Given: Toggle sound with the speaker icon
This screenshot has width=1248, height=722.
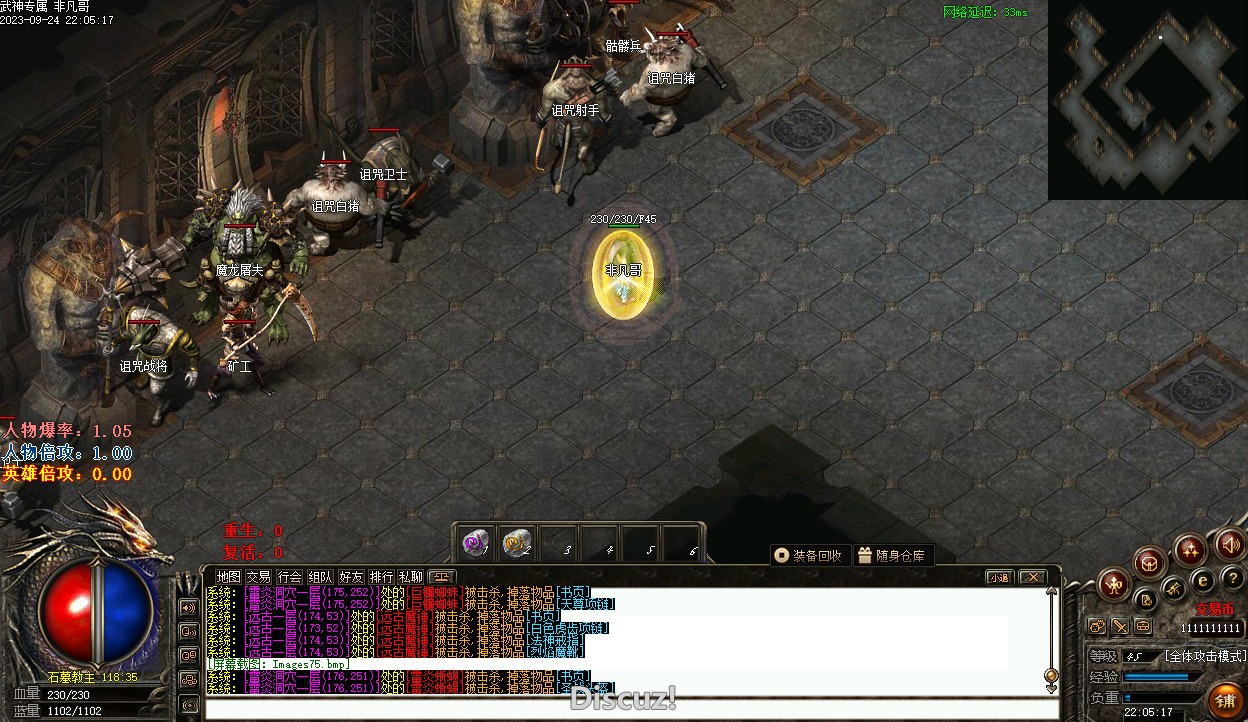Looking at the screenshot, I should coord(1229,545).
